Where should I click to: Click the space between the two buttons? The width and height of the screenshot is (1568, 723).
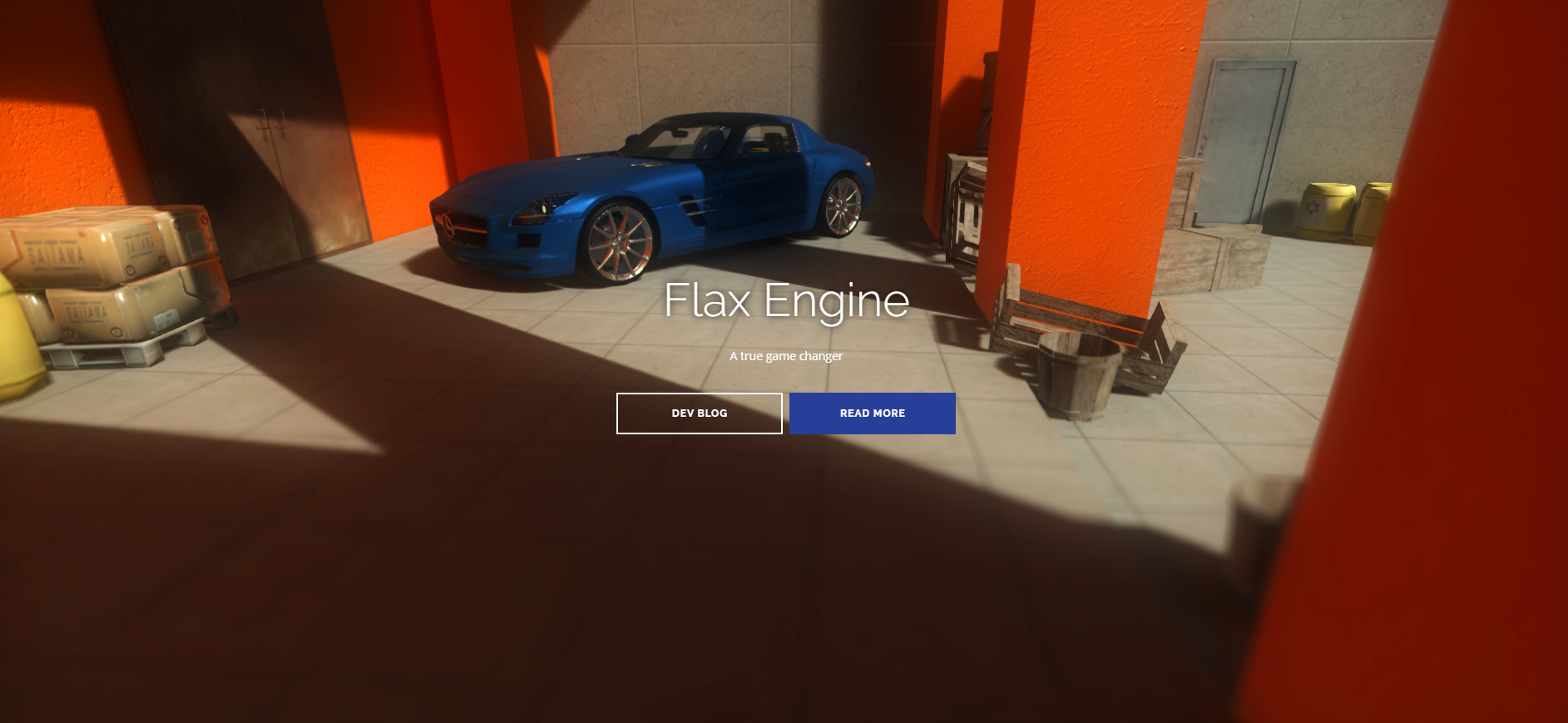tap(787, 413)
